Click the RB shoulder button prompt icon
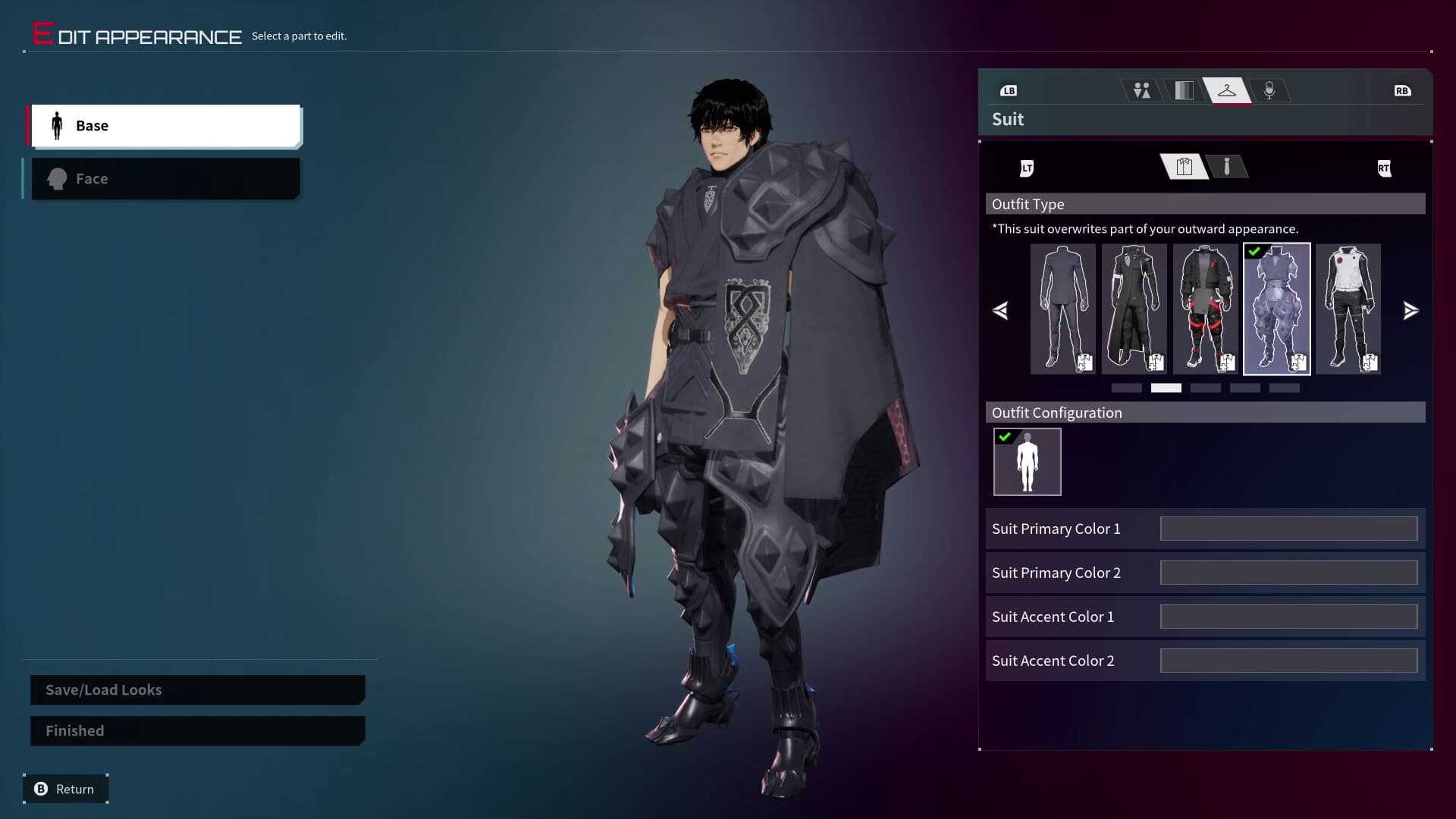This screenshot has width=1456, height=819. click(x=1402, y=90)
